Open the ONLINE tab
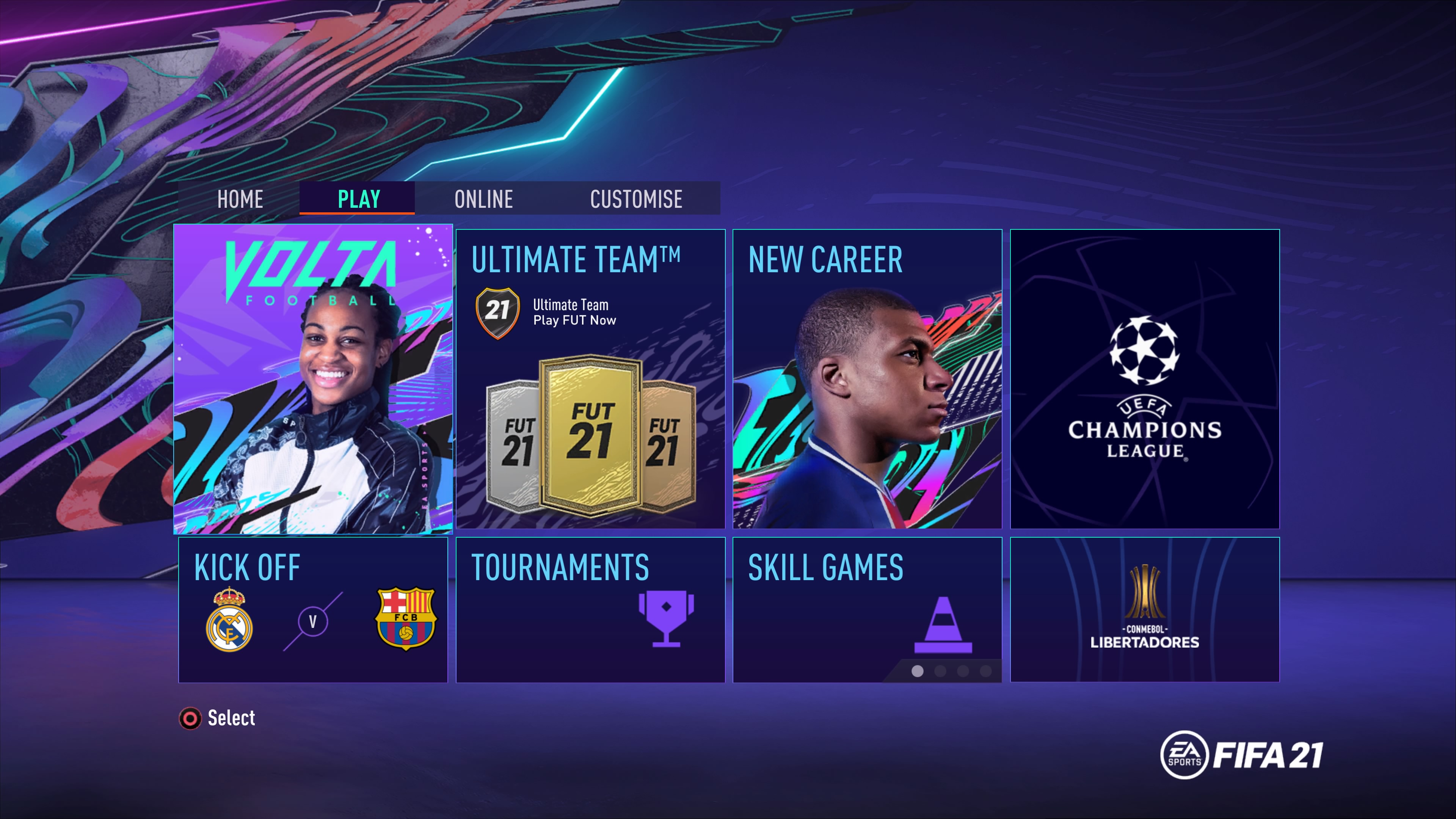 tap(483, 199)
